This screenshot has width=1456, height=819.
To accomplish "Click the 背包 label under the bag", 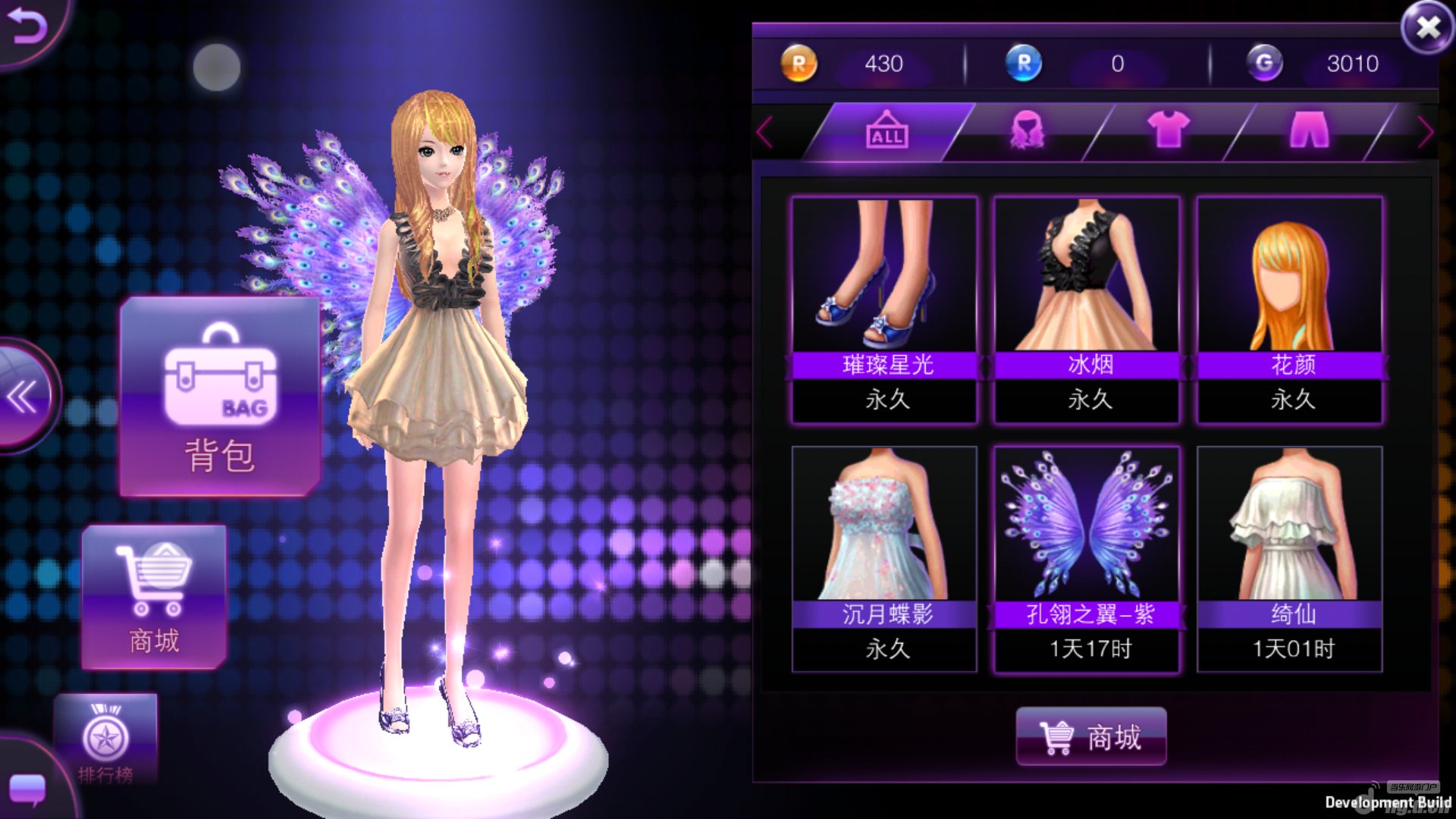I will click(x=218, y=453).
